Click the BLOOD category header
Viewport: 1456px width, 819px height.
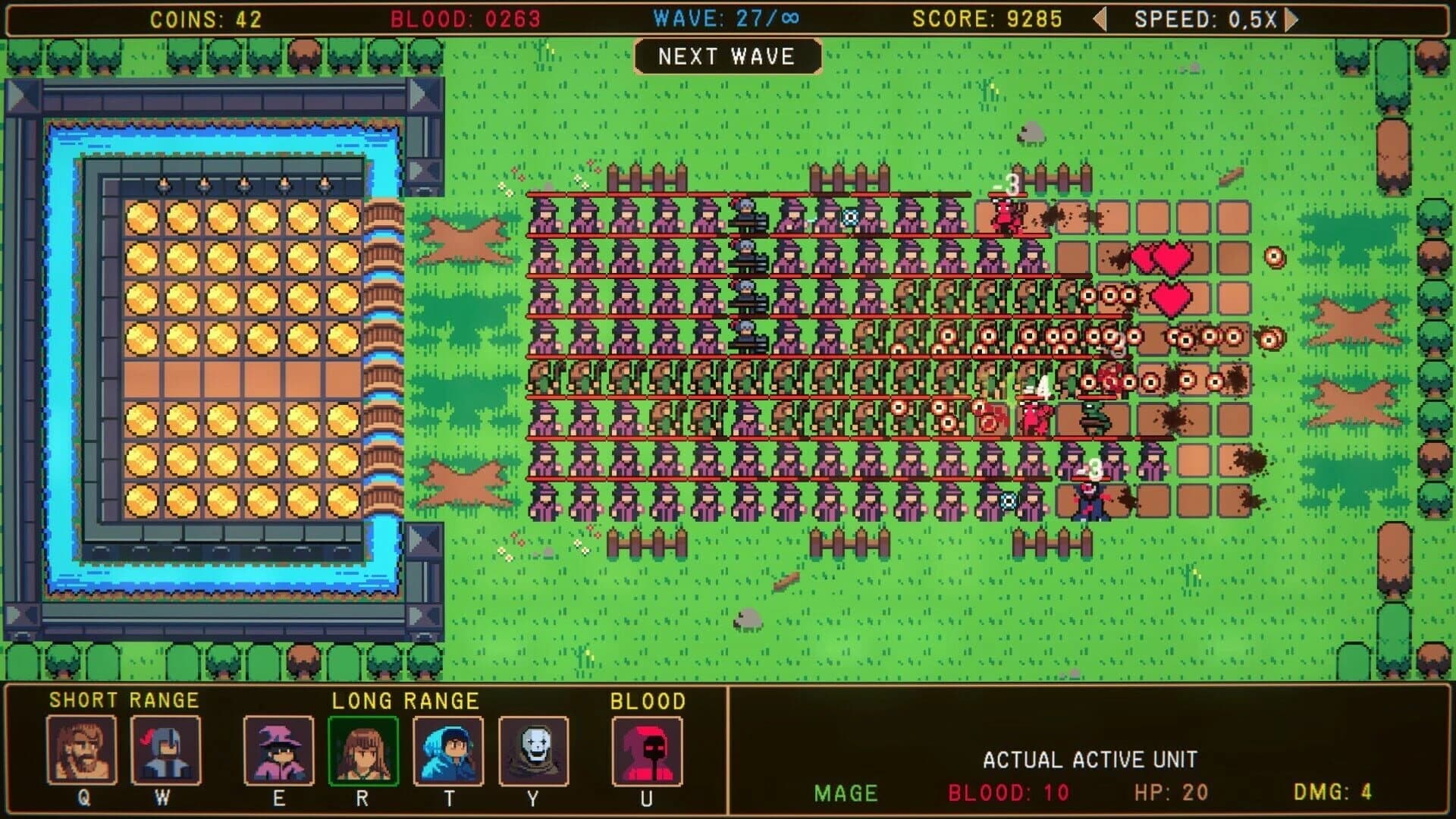(645, 701)
